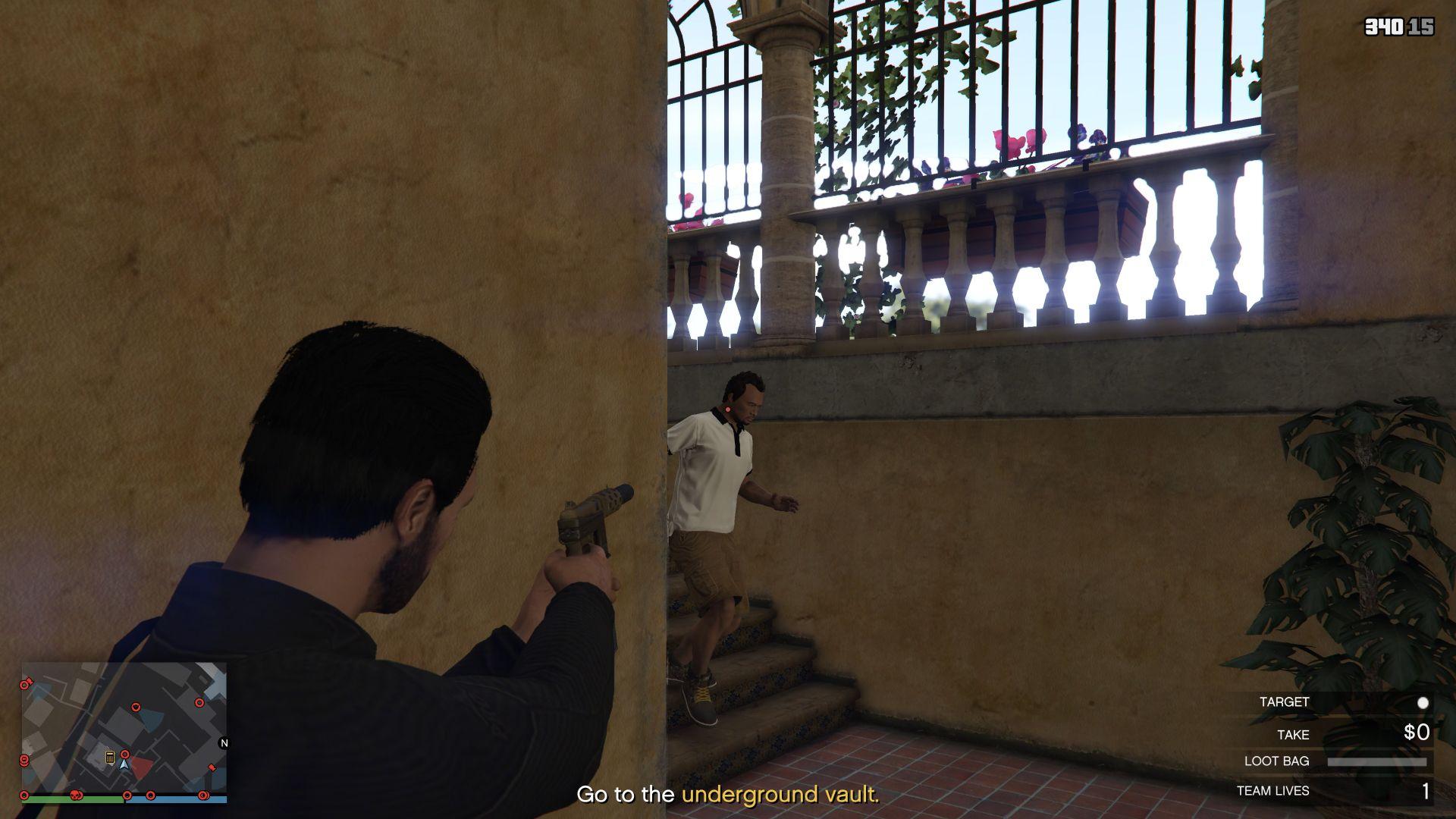Click the double-ringed enemy blip on the minimap's left edge
This screenshot has width=1456, height=819.
pyautogui.click(x=24, y=761)
